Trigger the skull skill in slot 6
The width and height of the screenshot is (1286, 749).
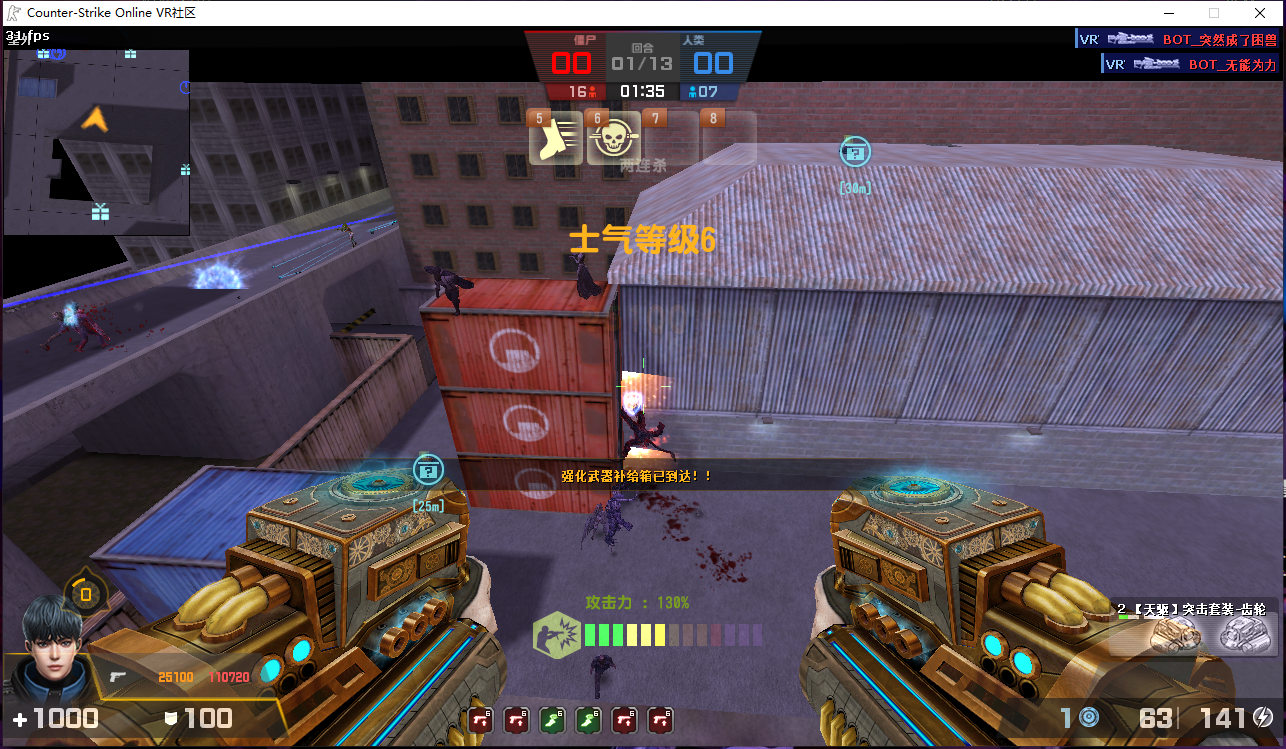(613, 141)
